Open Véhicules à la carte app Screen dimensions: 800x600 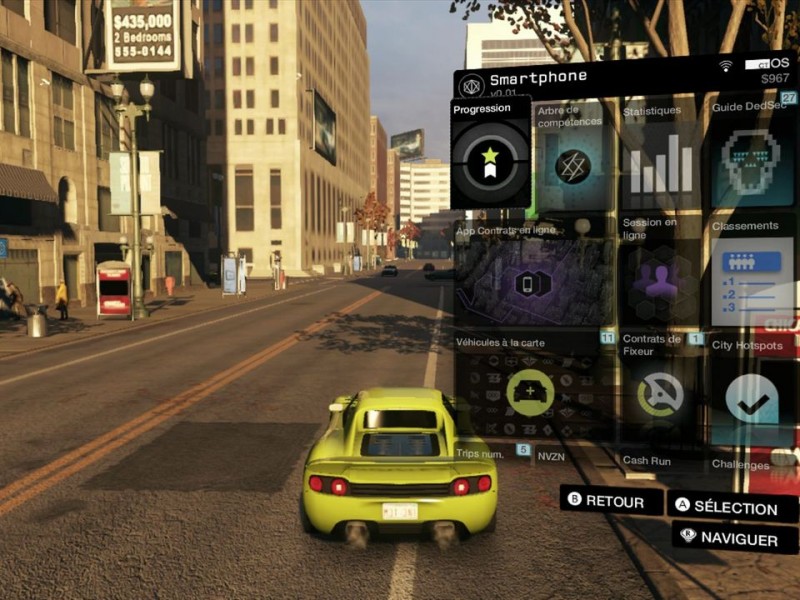point(531,390)
